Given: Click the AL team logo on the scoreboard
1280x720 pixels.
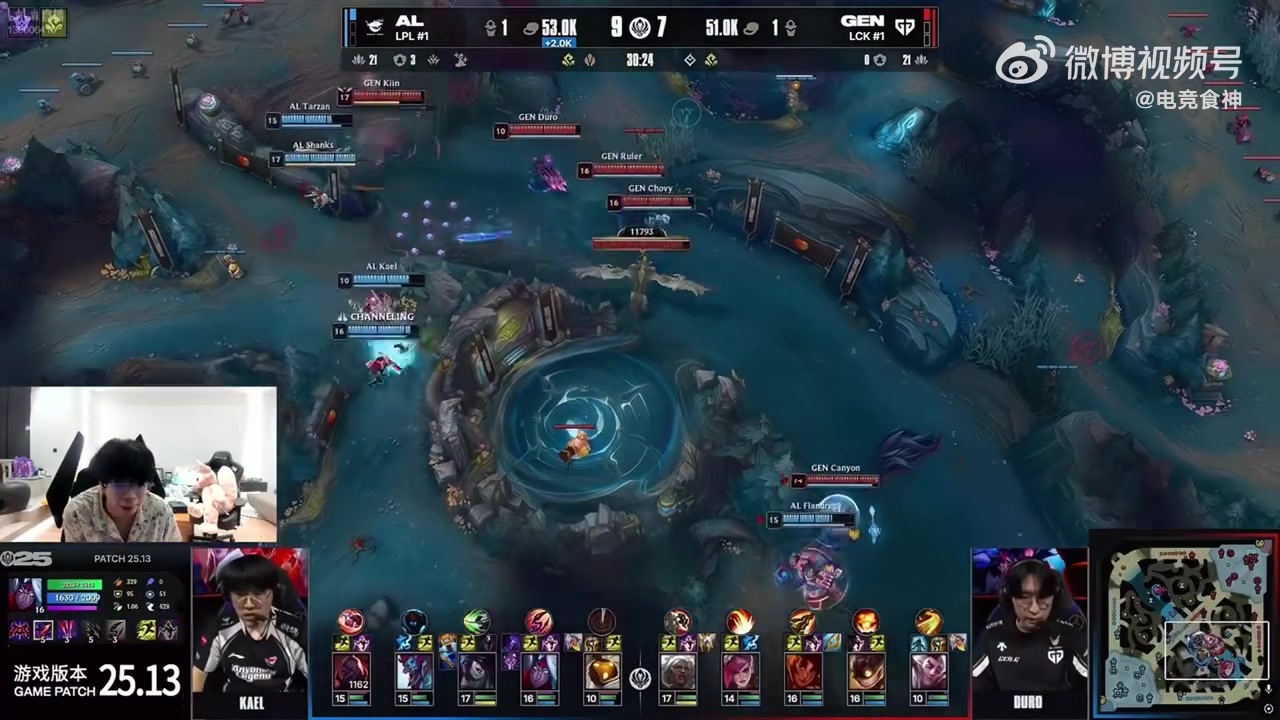Looking at the screenshot, I should click(x=375, y=27).
